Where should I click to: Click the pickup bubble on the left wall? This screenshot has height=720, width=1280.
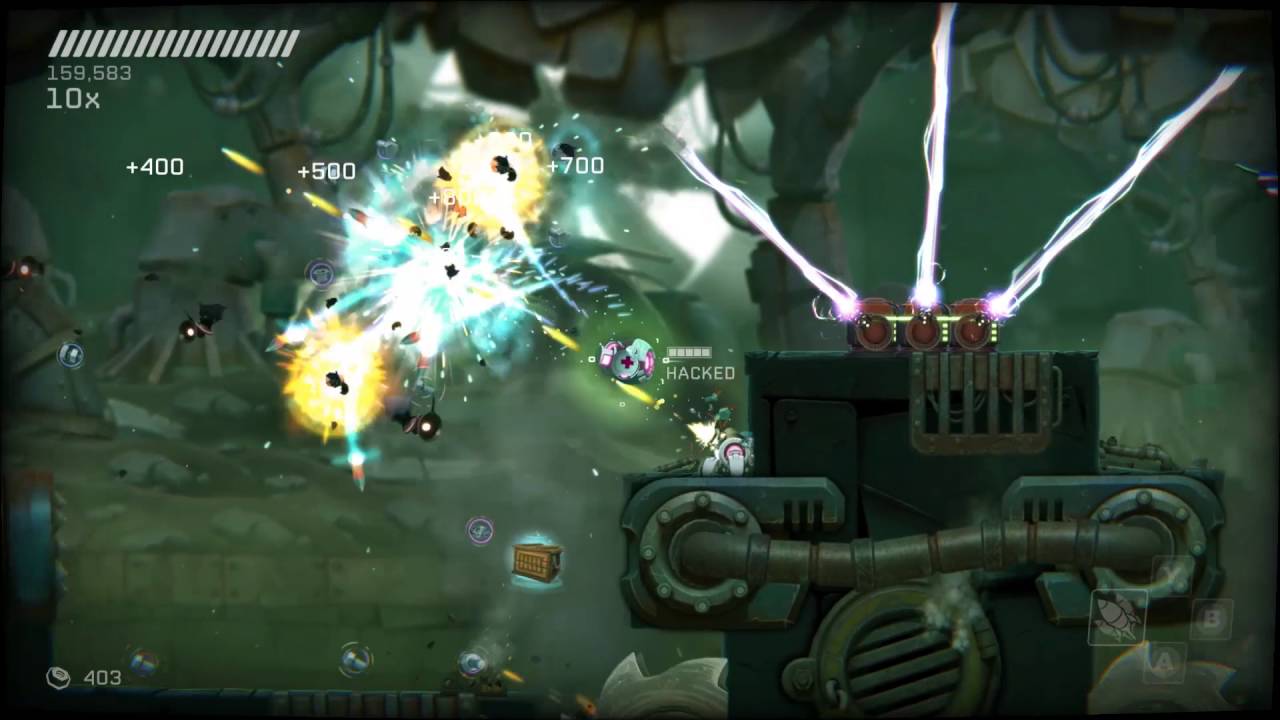(71, 355)
